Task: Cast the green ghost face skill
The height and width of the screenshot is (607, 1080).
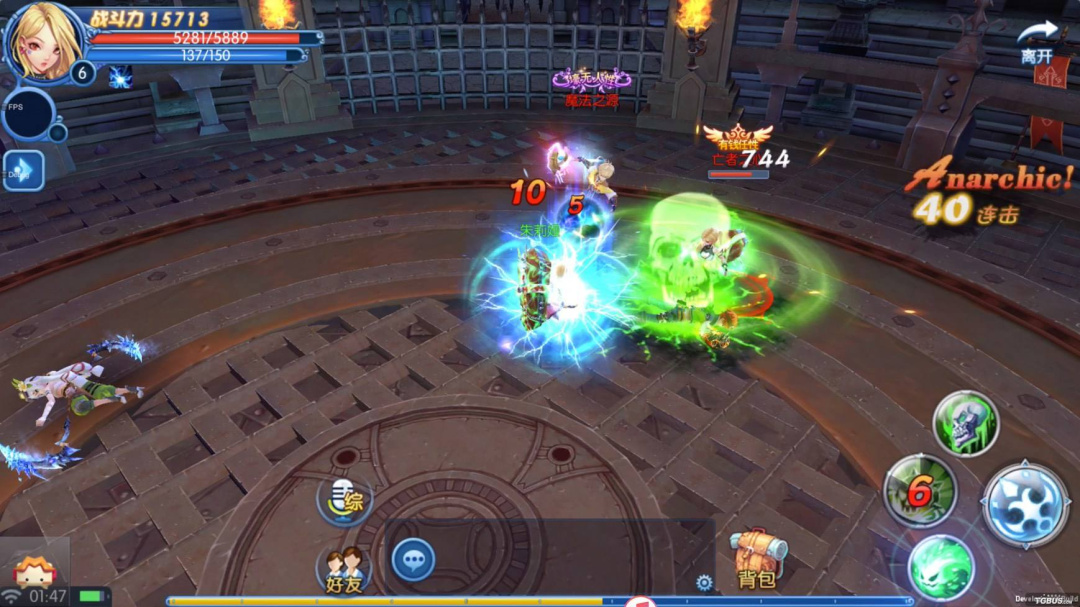Action: tap(940, 566)
